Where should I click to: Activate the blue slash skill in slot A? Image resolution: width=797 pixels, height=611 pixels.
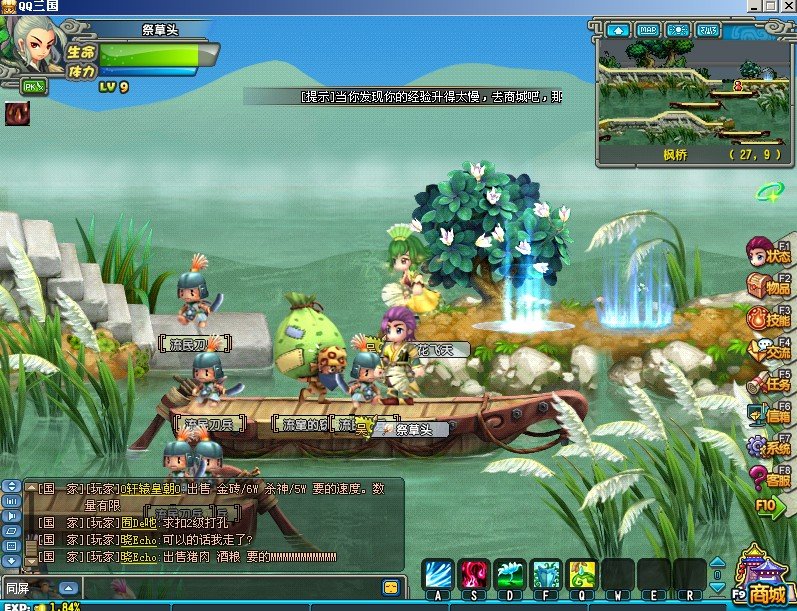point(438,574)
